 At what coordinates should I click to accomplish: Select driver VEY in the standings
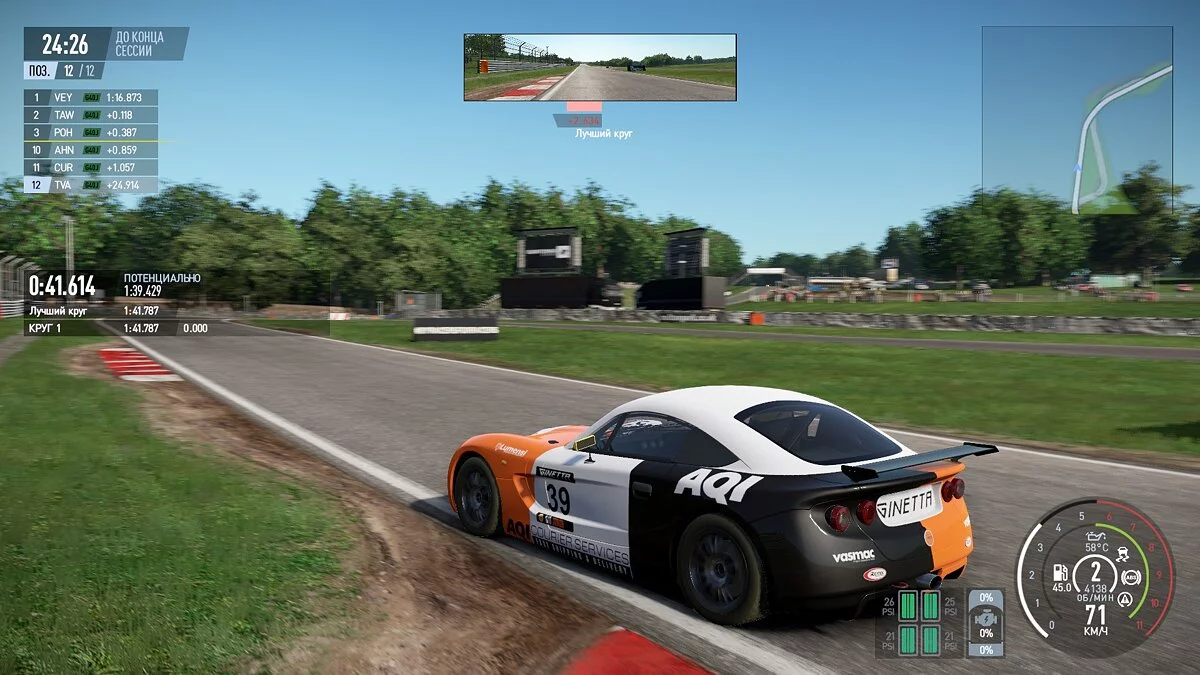90,98
